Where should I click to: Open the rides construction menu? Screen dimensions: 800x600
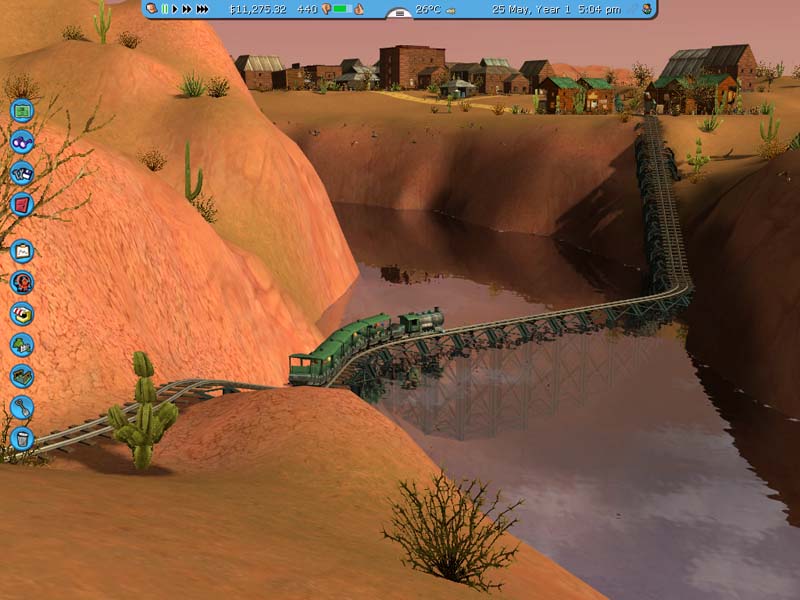pos(22,282)
